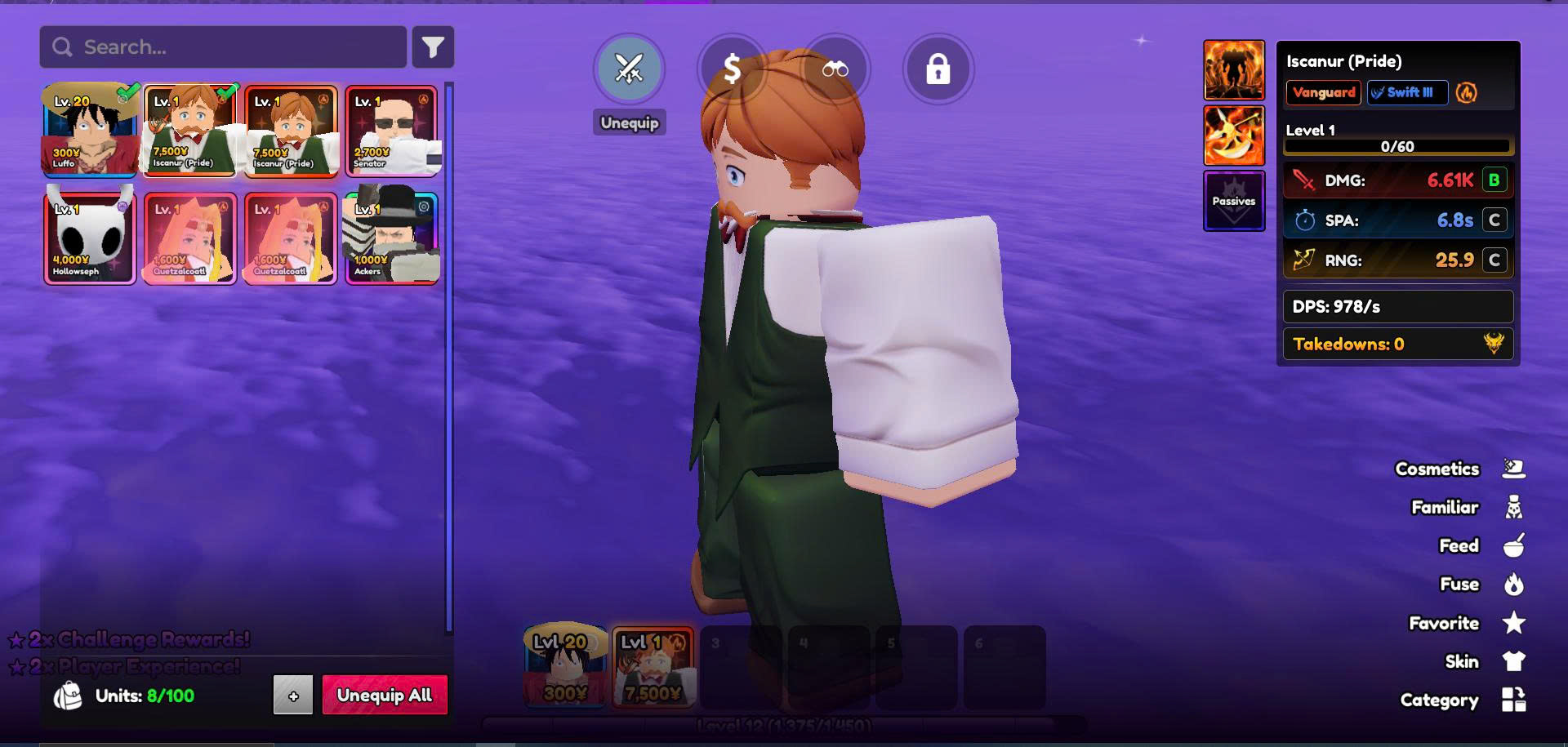Choose the Senator unit card
The width and height of the screenshot is (1568, 747).
point(392,131)
